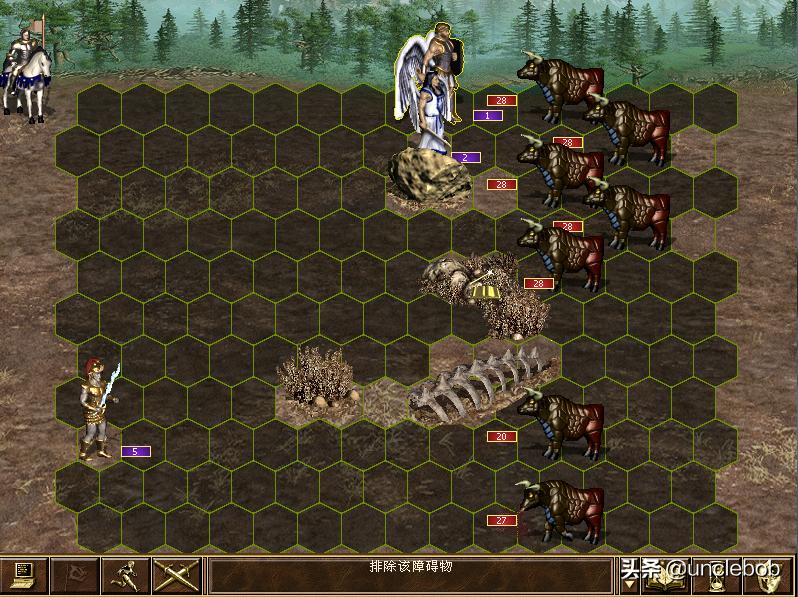Retreat using the running man button

click(x=126, y=576)
